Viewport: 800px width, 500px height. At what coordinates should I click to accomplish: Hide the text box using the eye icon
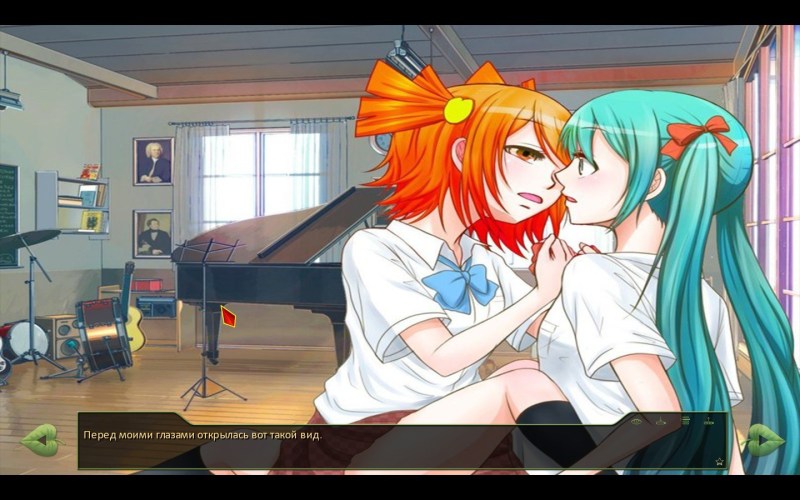tap(636, 421)
